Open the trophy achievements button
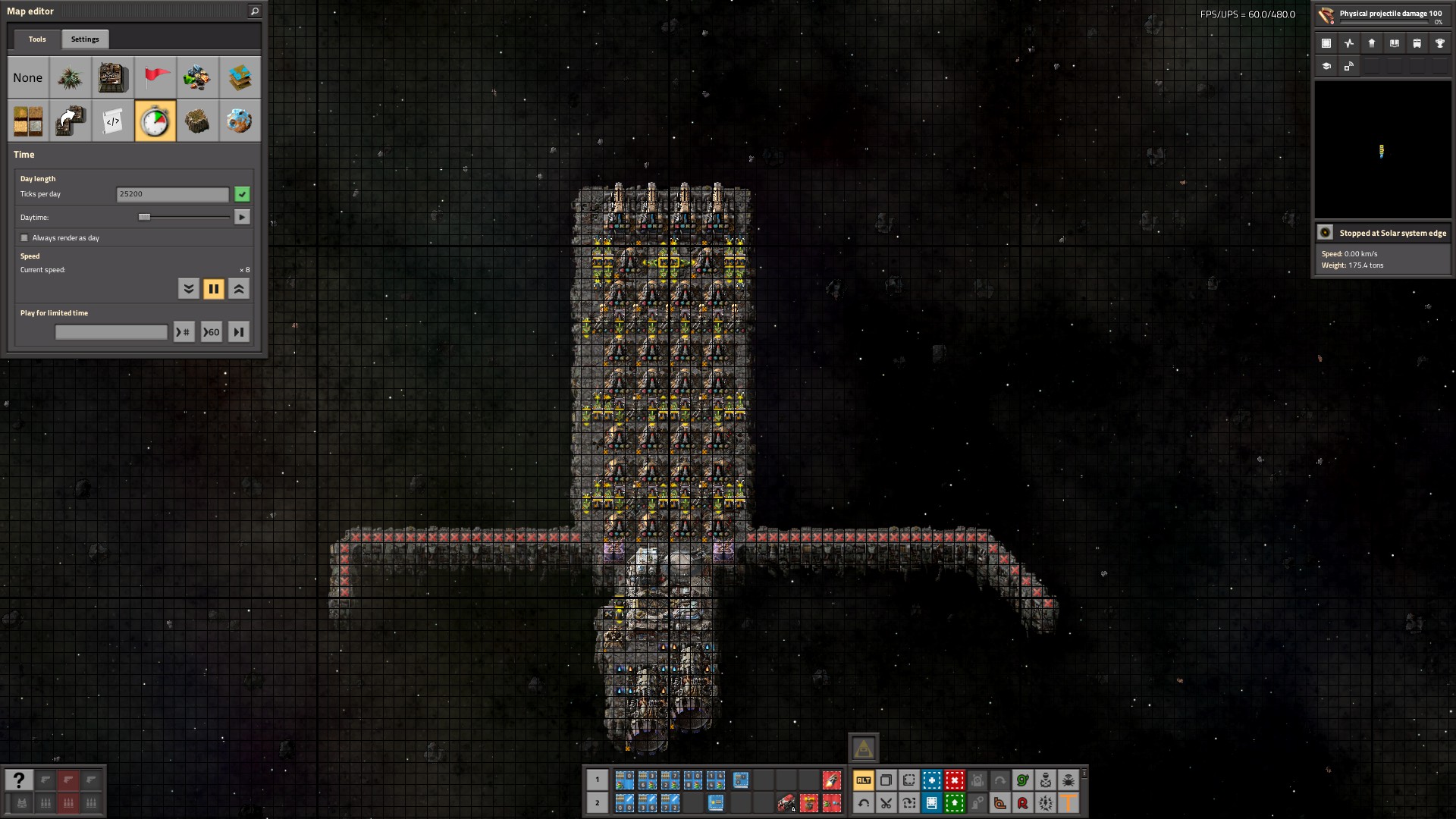The width and height of the screenshot is (1456, 819). (x=1439, y=44)
